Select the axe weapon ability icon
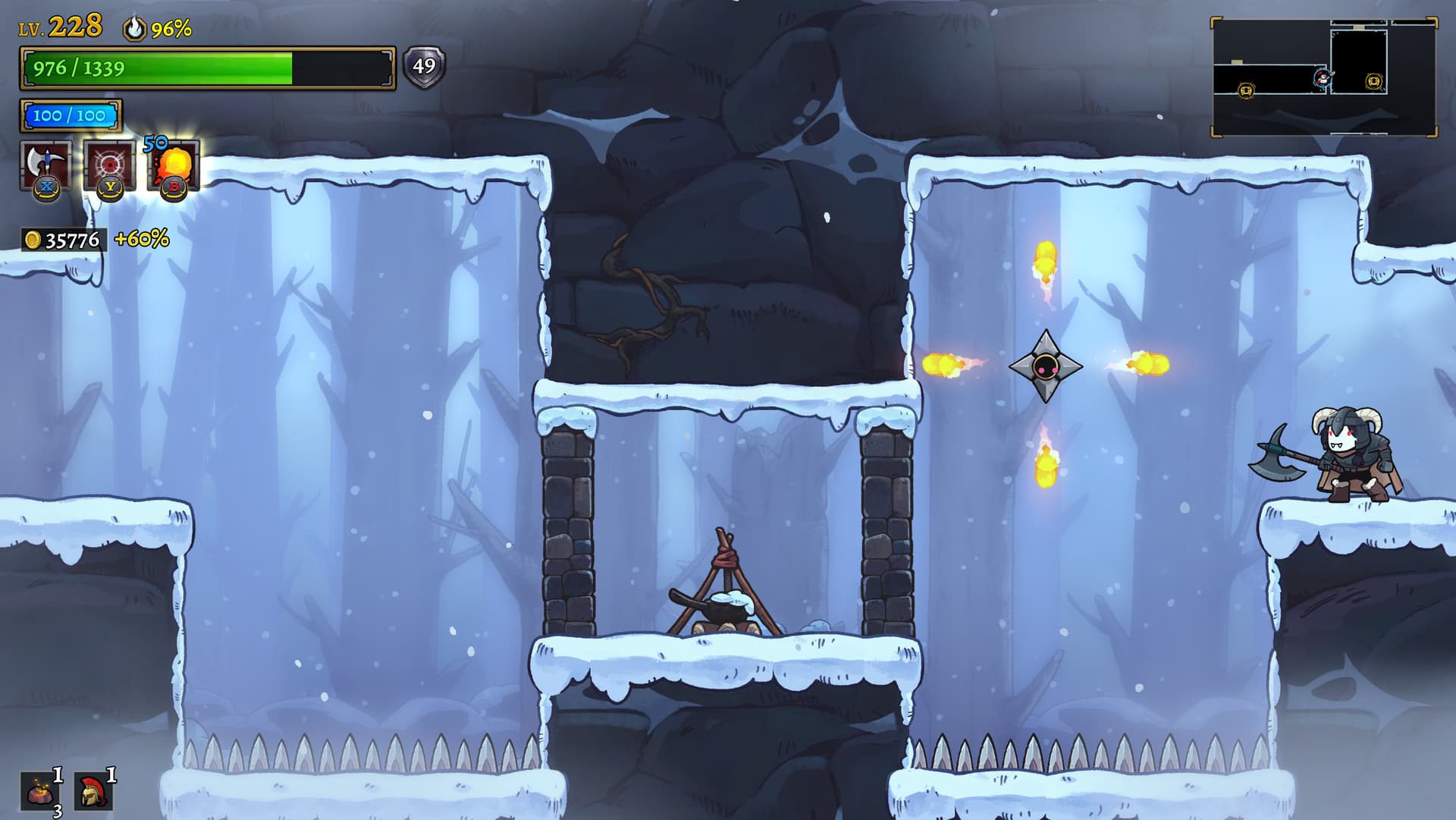The width and height of the screenshot is (1456, 820). (46, 166)
